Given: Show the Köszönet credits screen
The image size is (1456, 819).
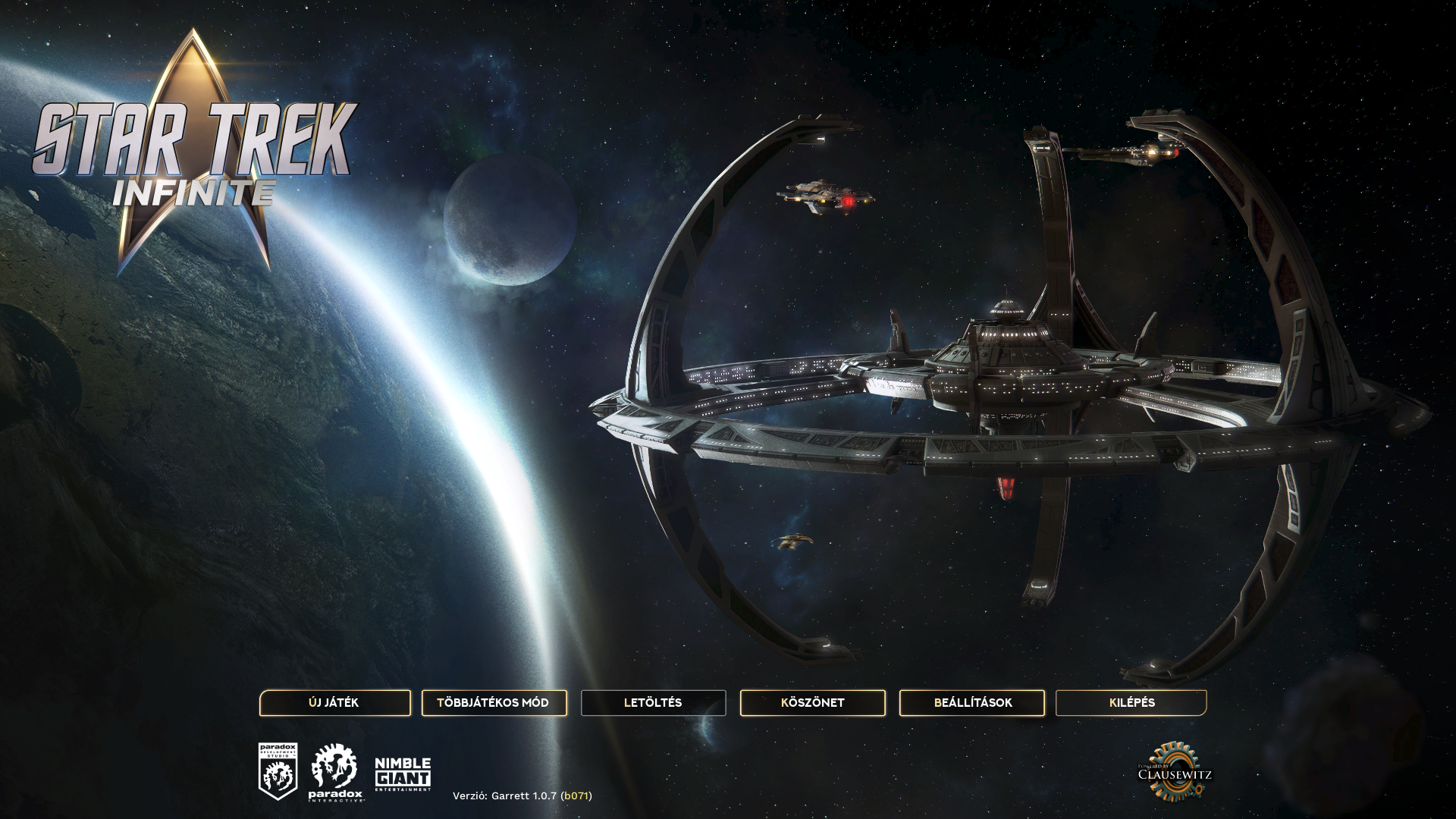Looking at the screenshot, I should 812,703.
